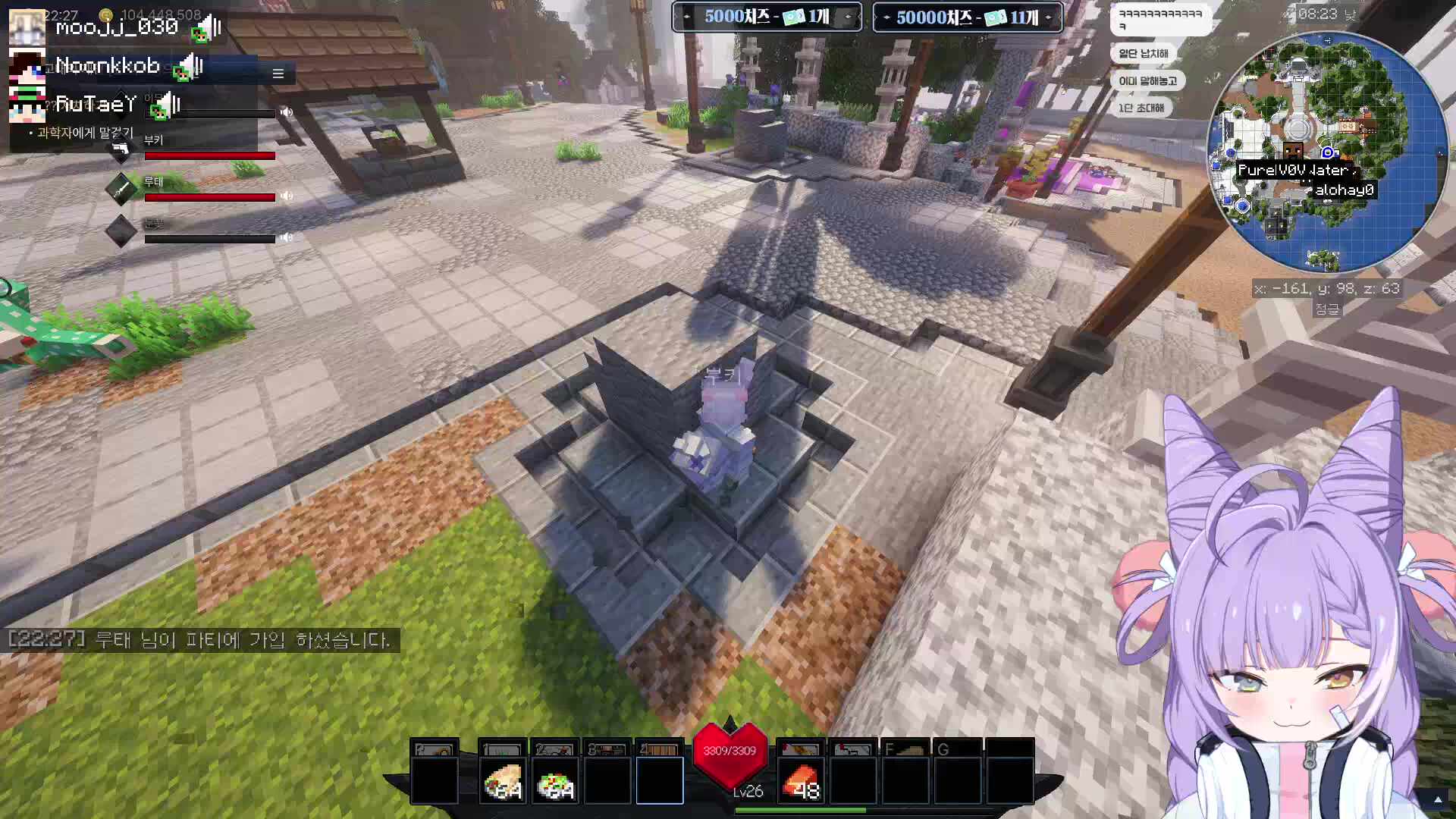Open the 50000치즈 donation goal banner
Viewport: 1456px width, 819px height.
967,17
